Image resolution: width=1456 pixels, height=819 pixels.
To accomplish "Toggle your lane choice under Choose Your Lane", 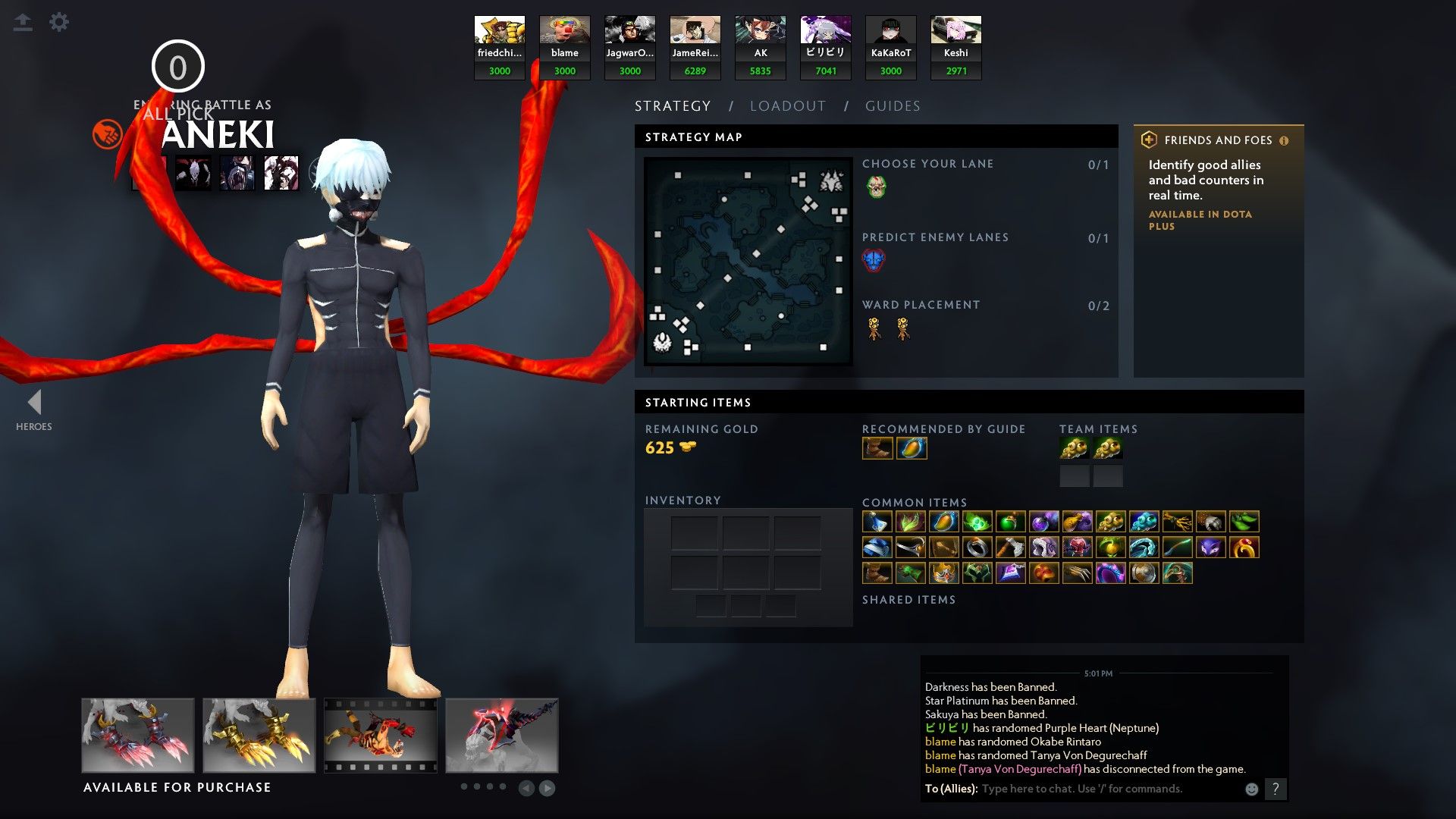I will (876, 187).
